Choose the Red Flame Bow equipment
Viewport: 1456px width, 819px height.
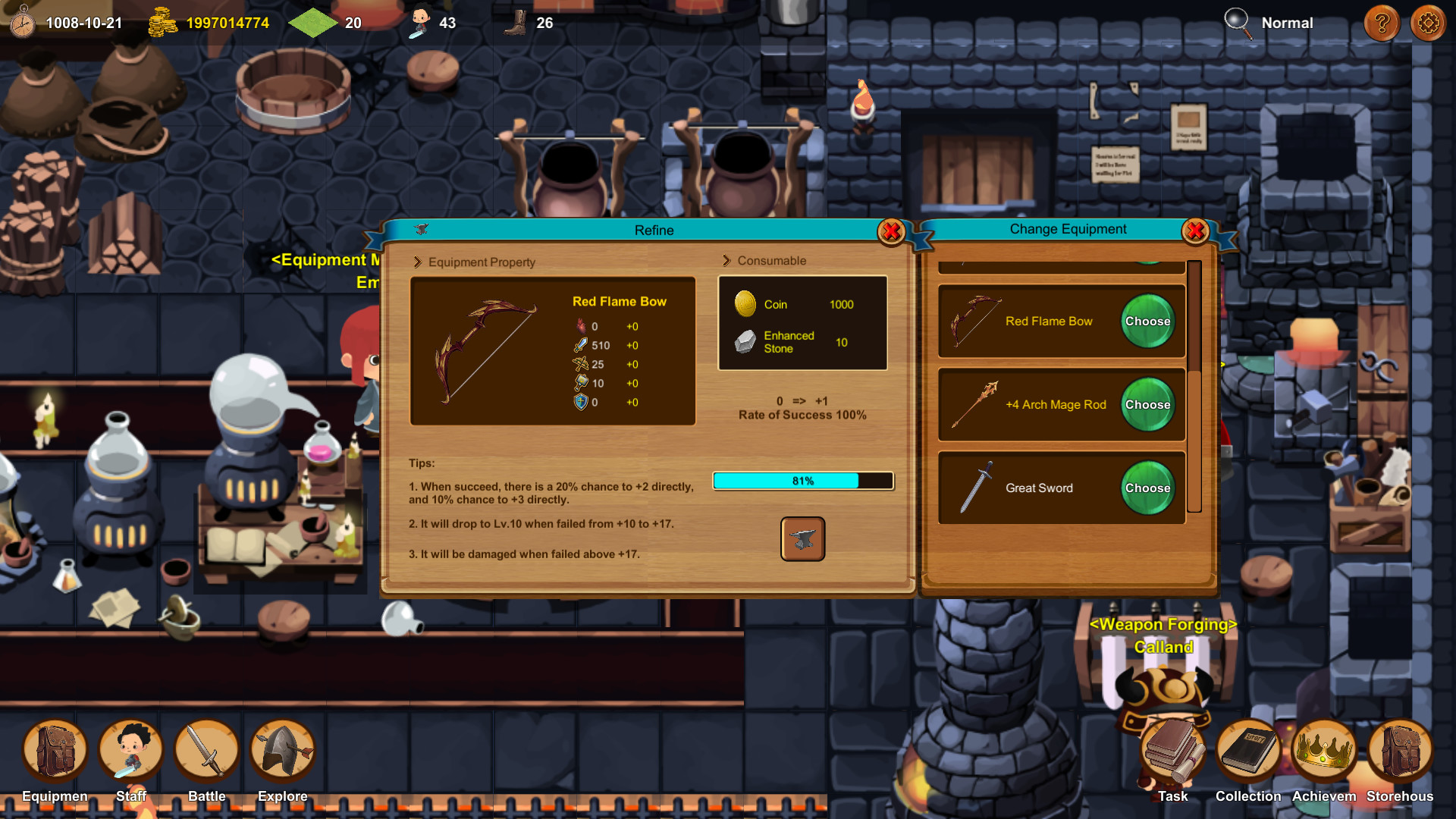pyautogui.click(x=1147, y=321)
